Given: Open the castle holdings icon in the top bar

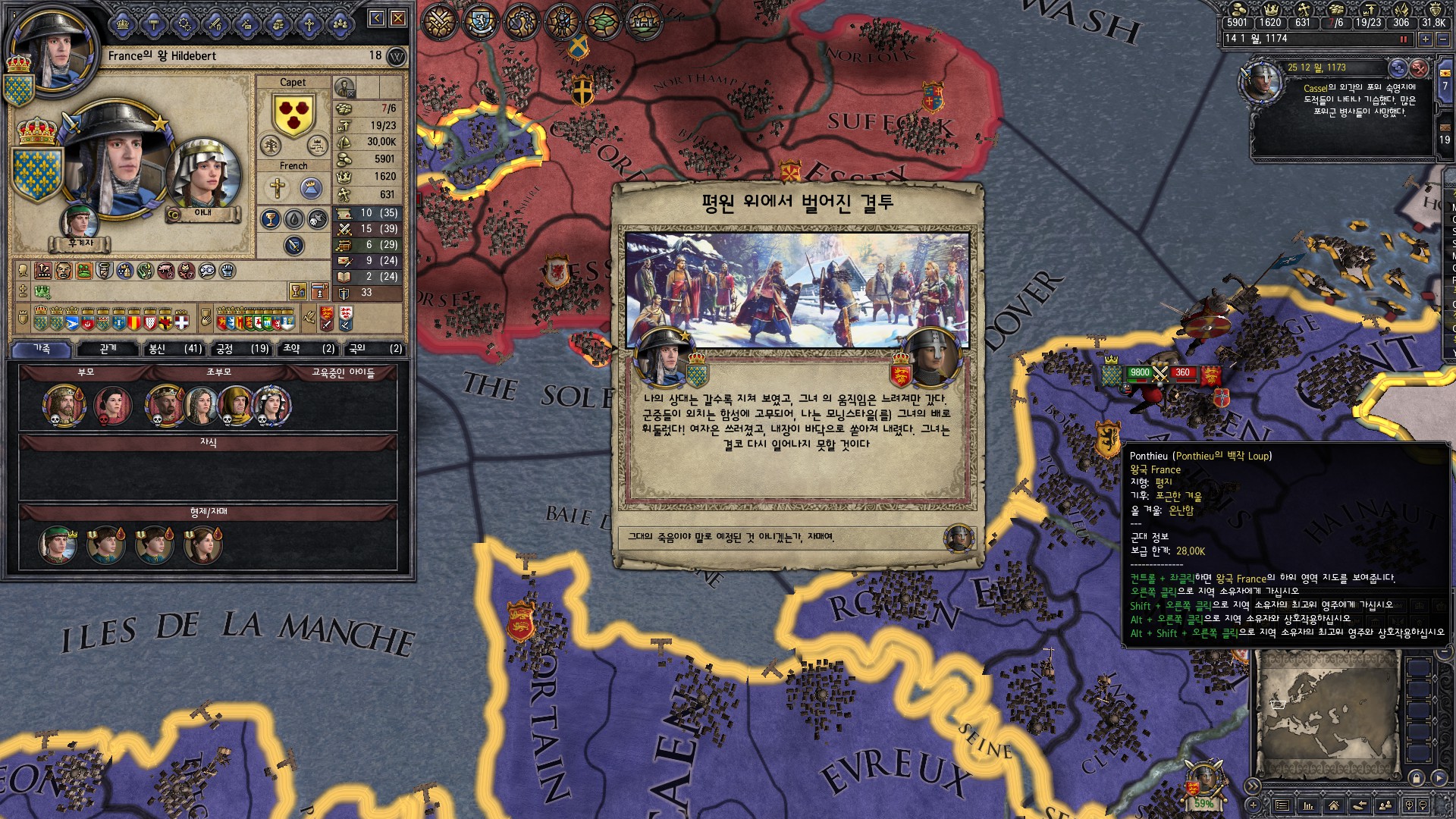Looking at the screenshot, I should click(644, 21).
